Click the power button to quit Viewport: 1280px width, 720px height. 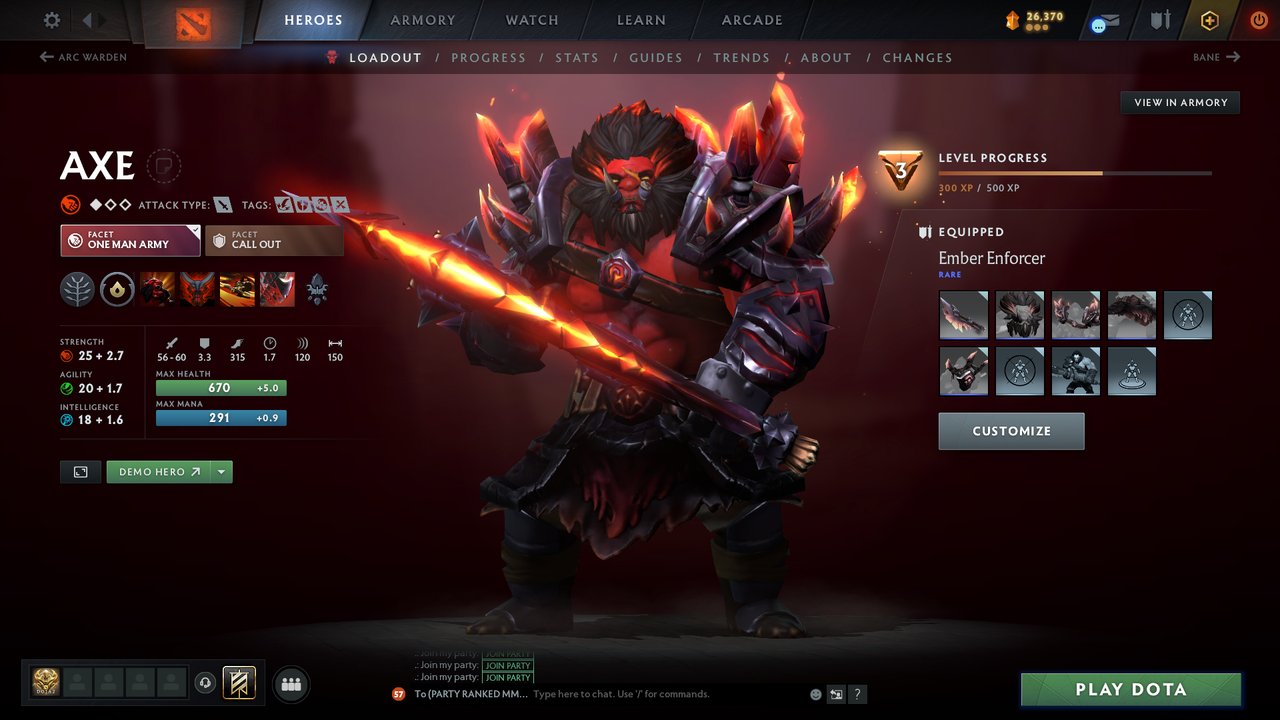1258,20
